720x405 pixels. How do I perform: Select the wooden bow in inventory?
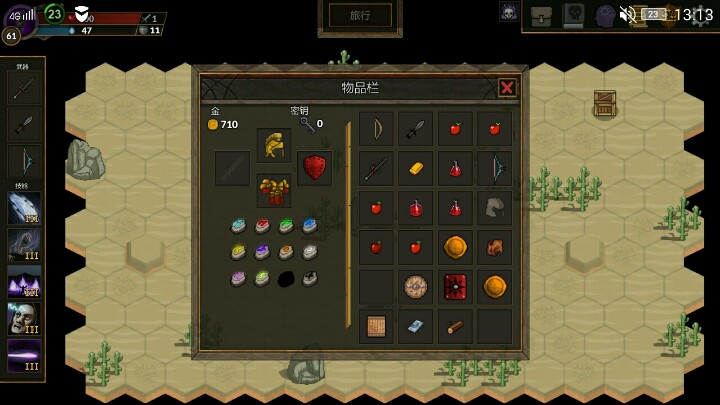(x=375, y=128)
